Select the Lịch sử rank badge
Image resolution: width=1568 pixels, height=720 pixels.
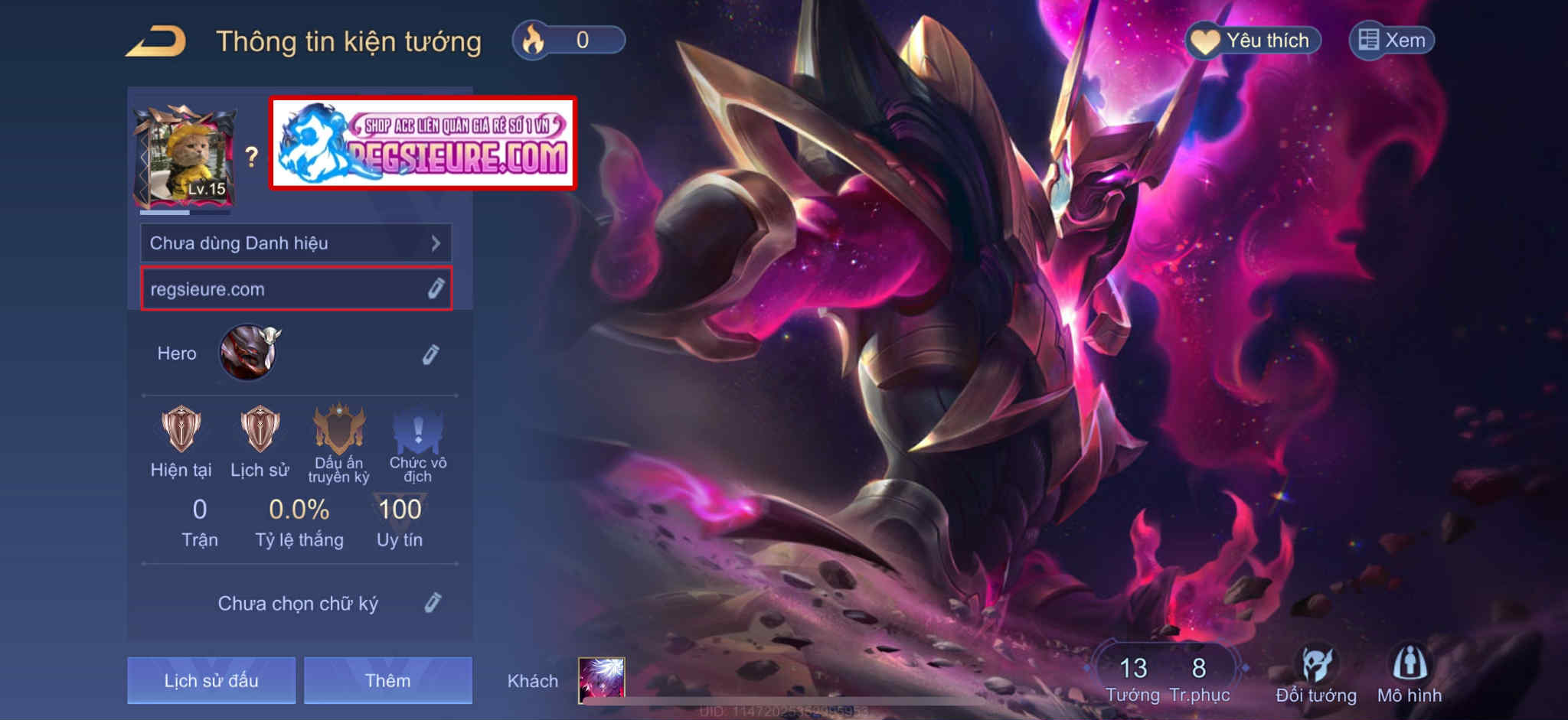tap(260, 430)
